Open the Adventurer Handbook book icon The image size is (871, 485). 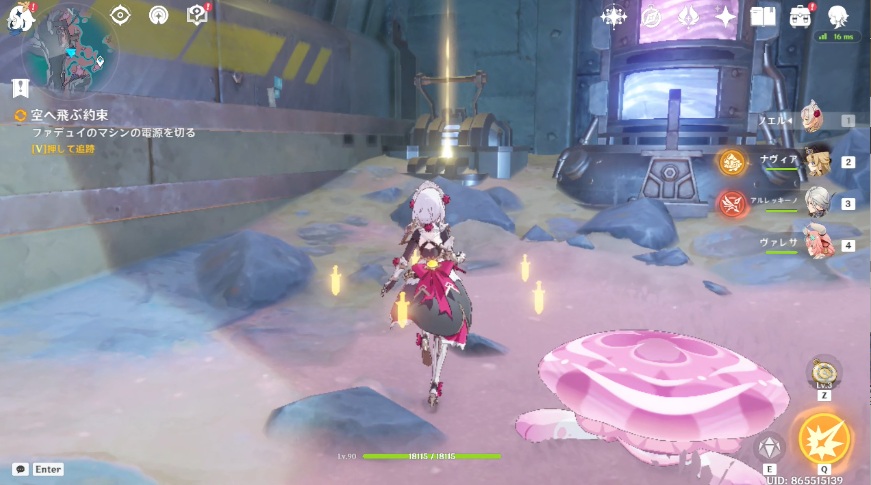[x=763, y=16]
